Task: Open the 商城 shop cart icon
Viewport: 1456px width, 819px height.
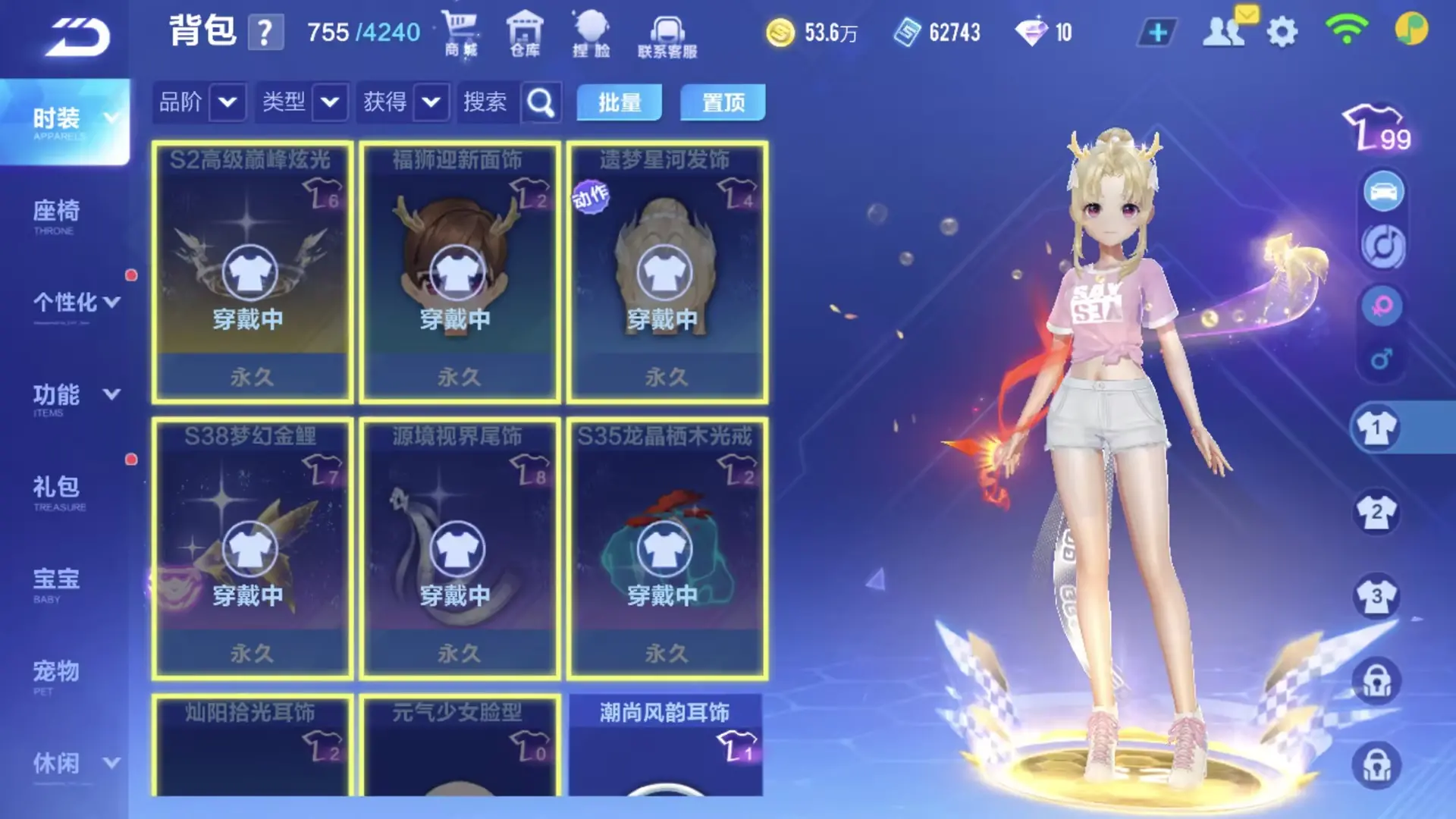Action: [x=461, y=34]
